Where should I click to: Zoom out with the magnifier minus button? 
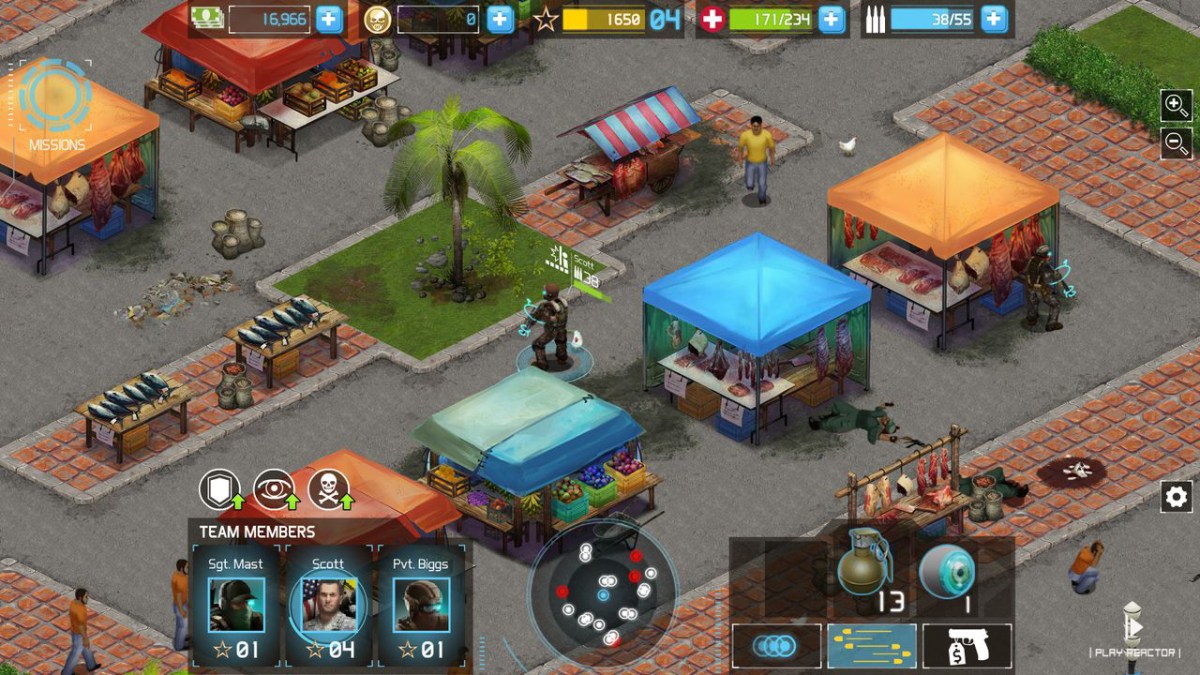tap(1176, 142)
